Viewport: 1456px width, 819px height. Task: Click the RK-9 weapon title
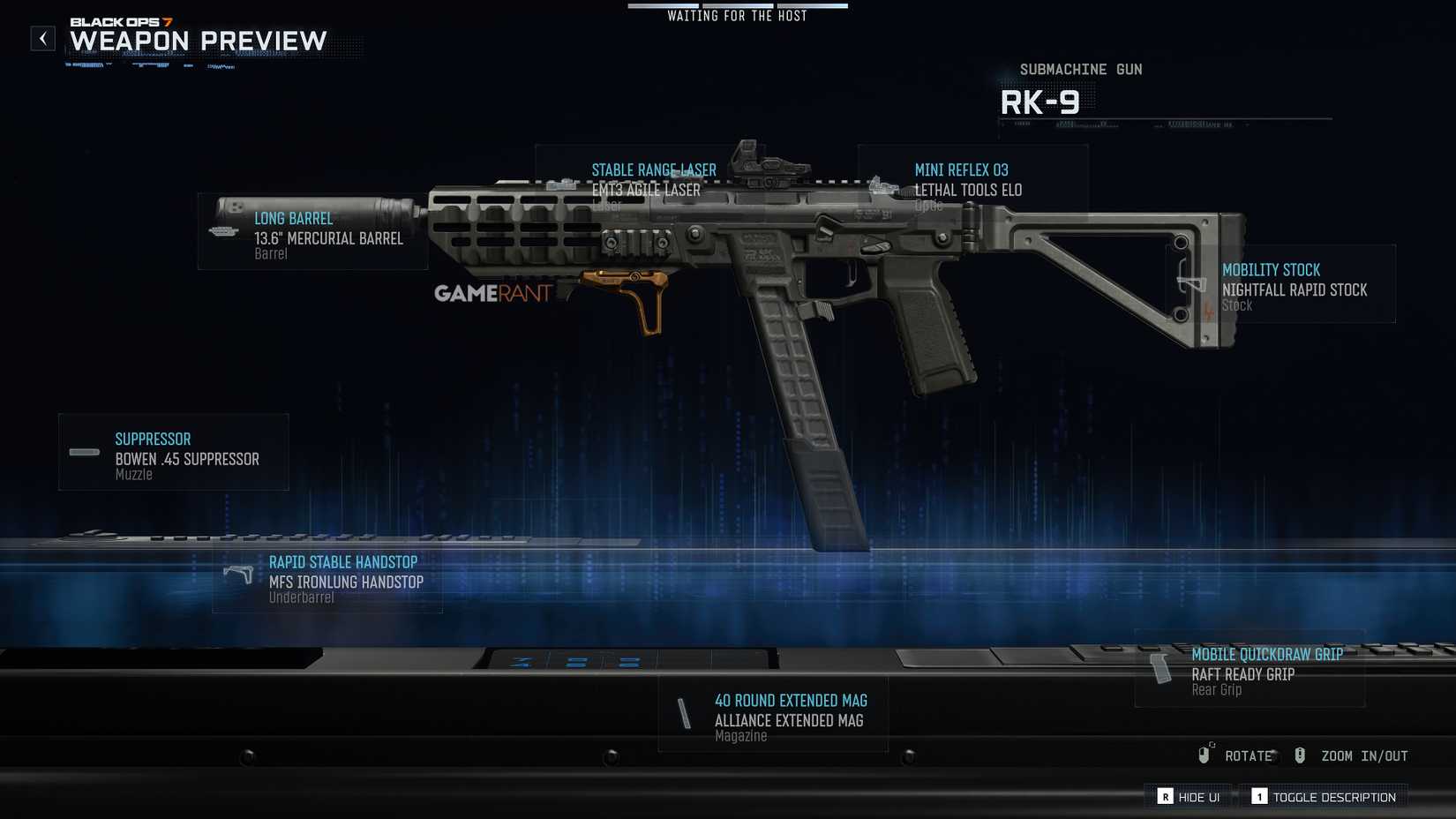[1041, 101]
